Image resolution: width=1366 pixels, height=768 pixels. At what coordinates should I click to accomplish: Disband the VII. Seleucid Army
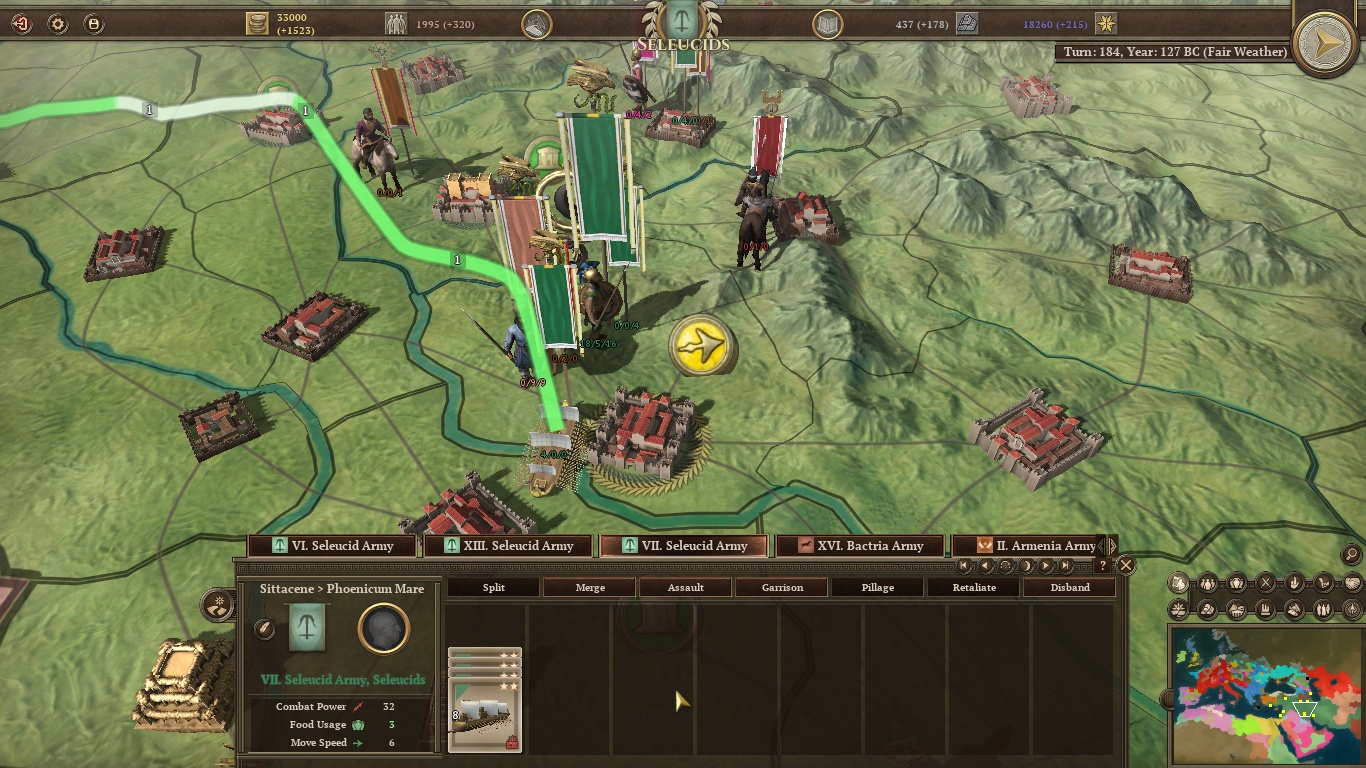pyautogui.click(x=1069, y=588)
